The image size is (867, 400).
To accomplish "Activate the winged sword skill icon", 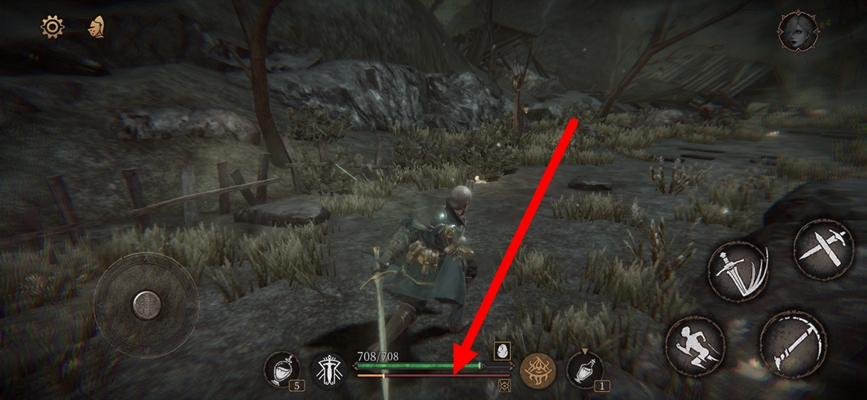I will (x=327, y=369).
